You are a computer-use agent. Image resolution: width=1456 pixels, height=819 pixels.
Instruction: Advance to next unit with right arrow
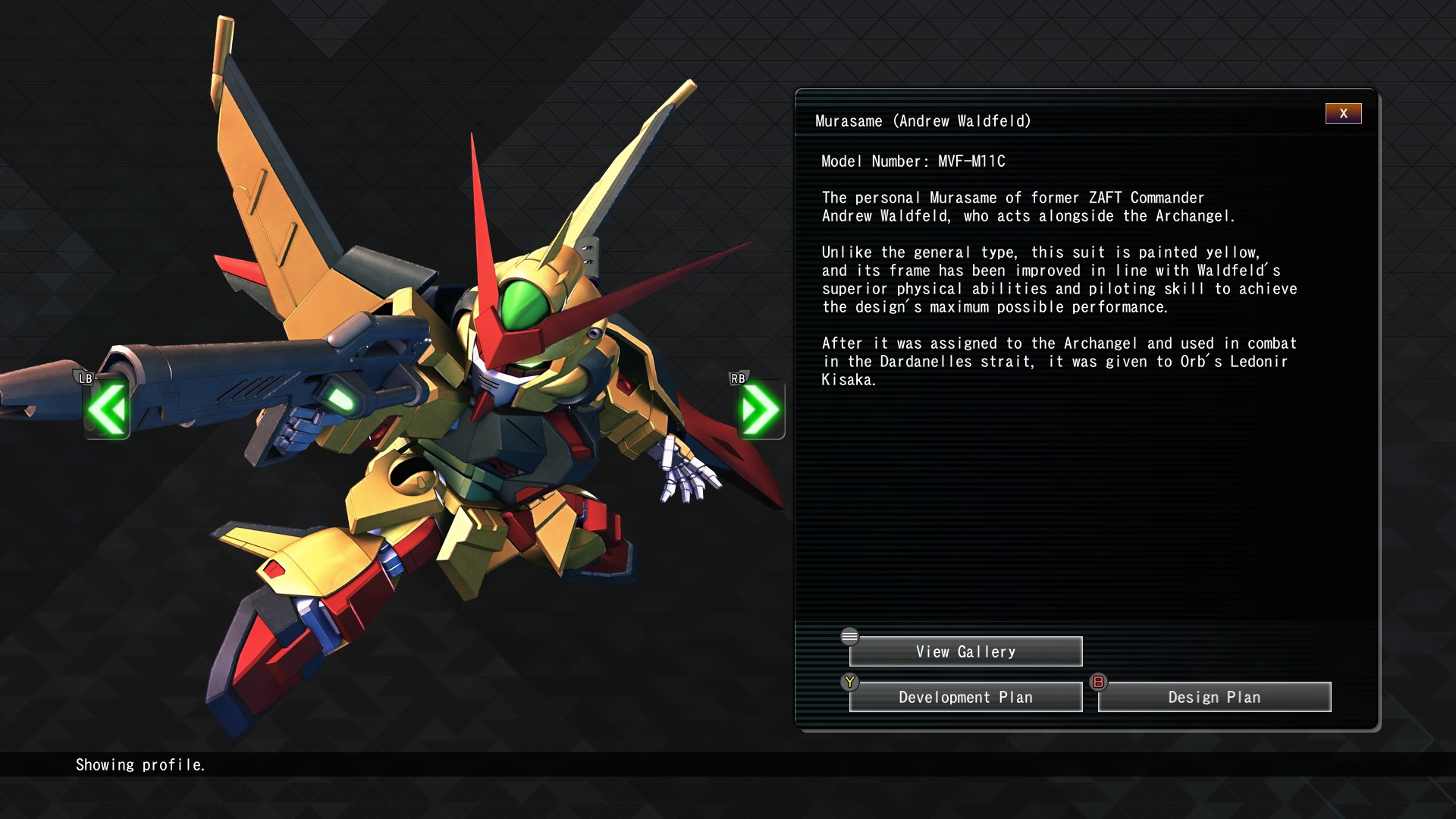[x=761, y=409]
